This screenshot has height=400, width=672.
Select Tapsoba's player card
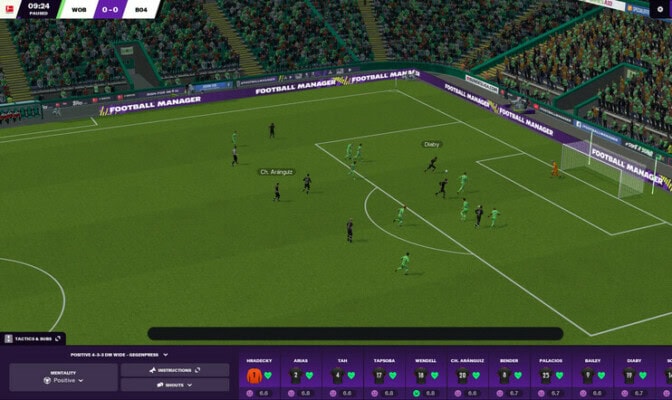[x=383, y=374]
